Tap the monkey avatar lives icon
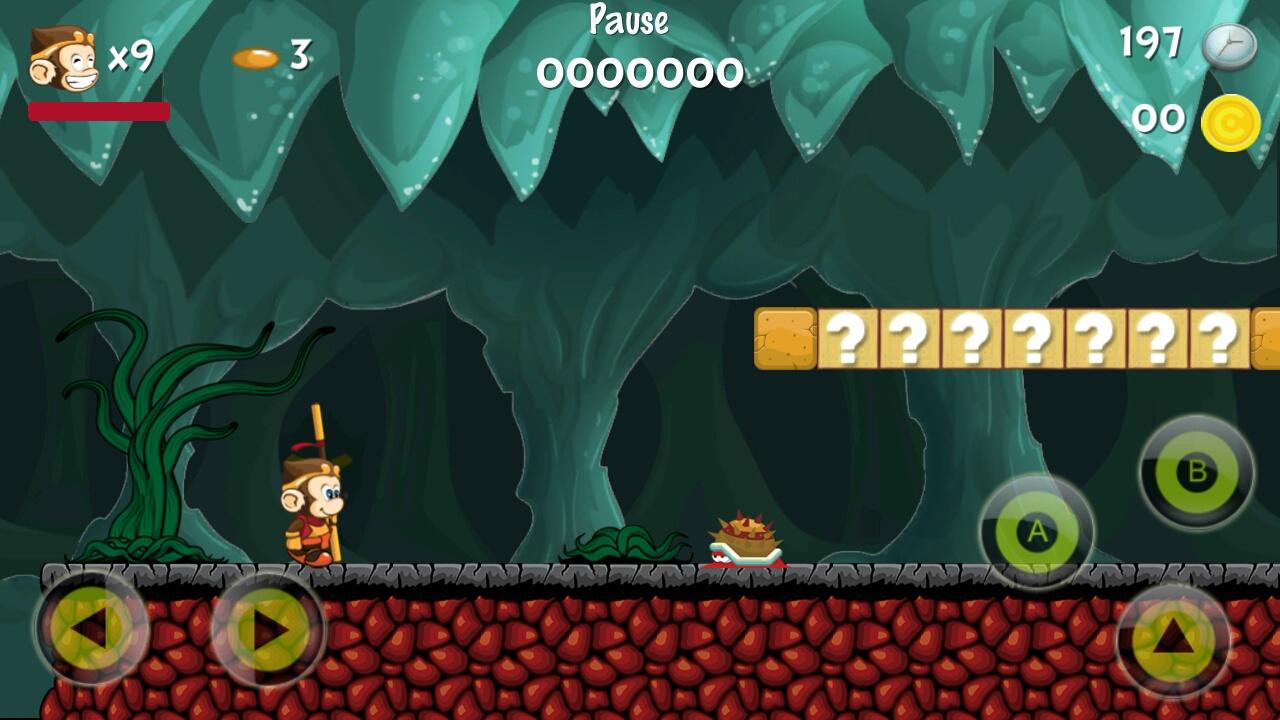This screenshot has width=1280, height=720. coord(60,55)
